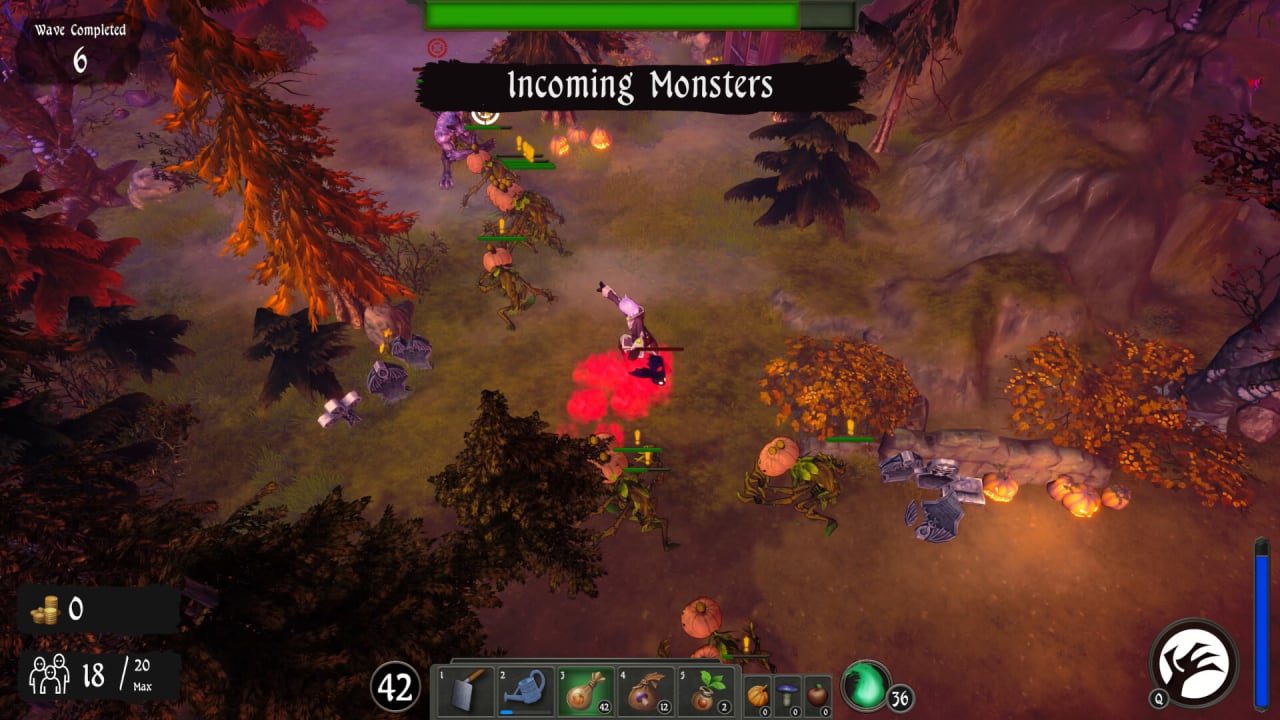Viewport: 1280px width, 720px height.
Task: Select the mushroom seed bag in slot 4
Action: coord(645,691)
